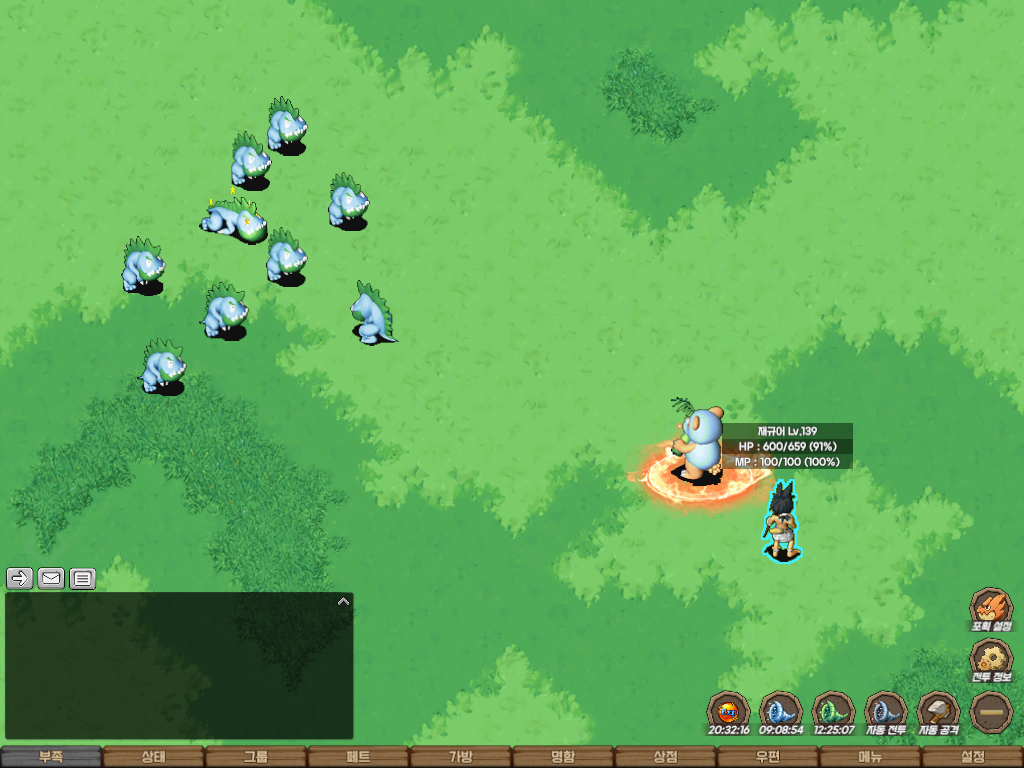This screenshot has width=1024, height=768.
Task: Open 포획 설정 capture settings icon
Action: (x=991, y=607)
